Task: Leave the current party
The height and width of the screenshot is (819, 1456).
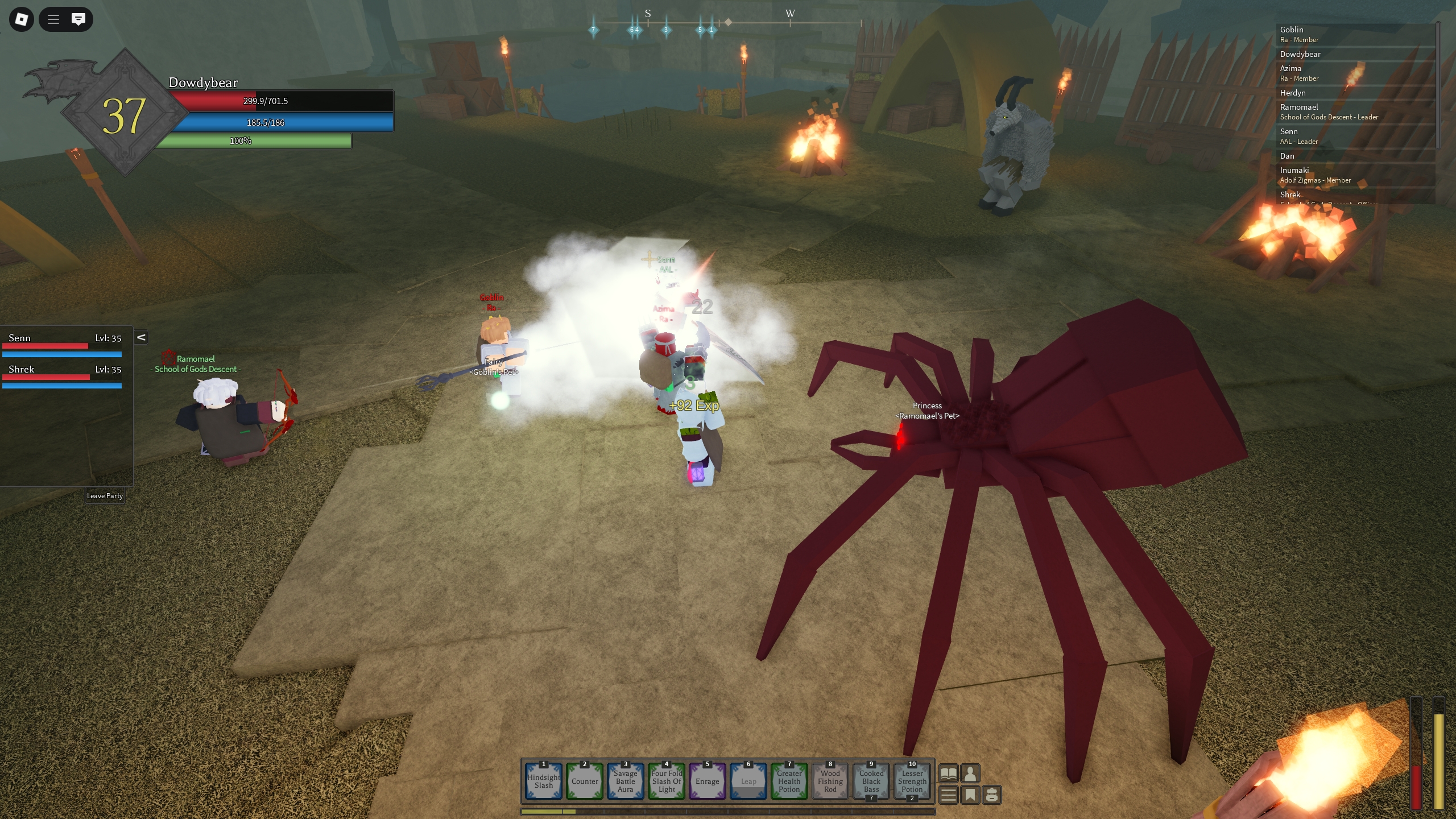Action: (105, 495)
